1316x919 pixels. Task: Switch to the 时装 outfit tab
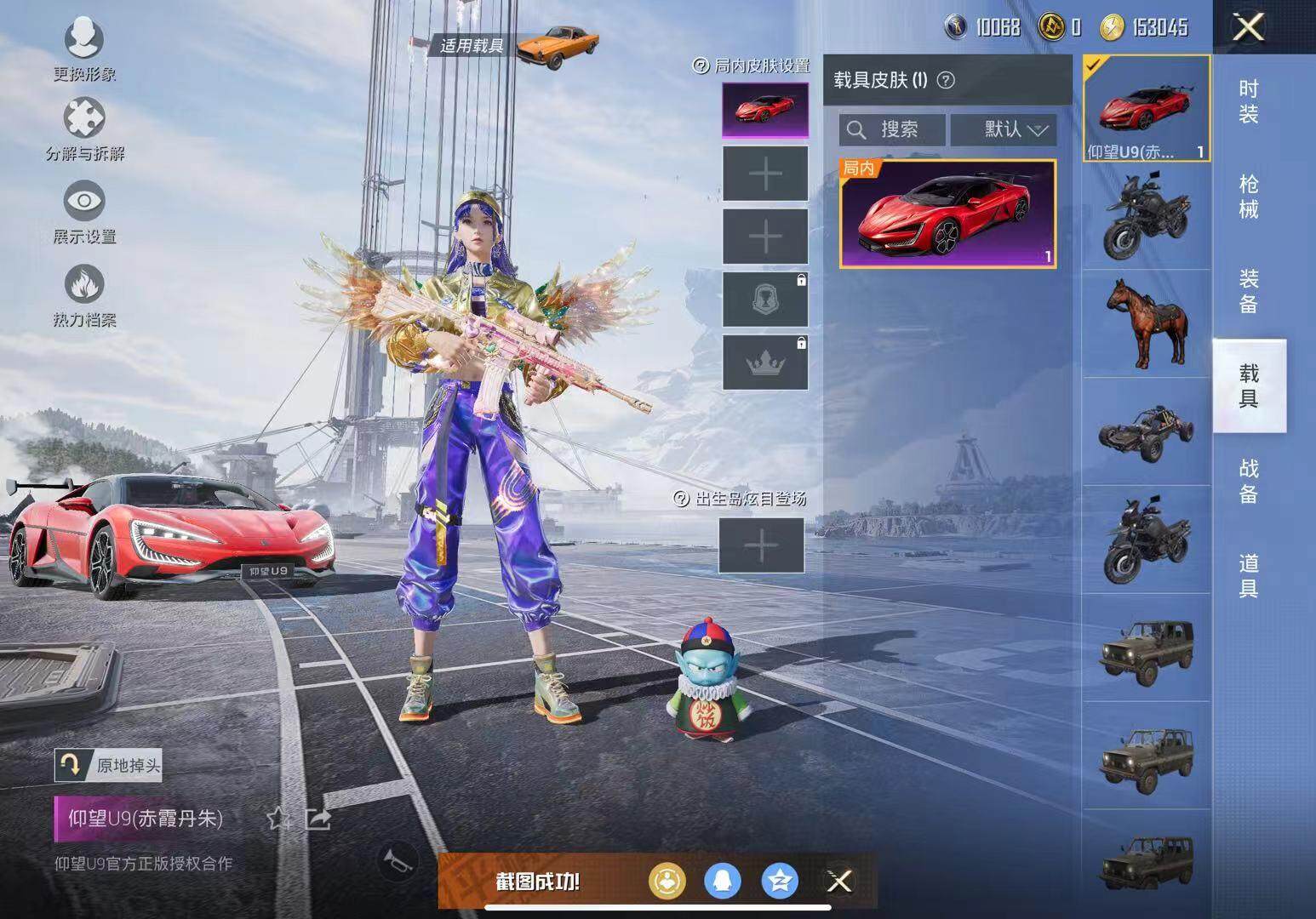pos(1249,101)
